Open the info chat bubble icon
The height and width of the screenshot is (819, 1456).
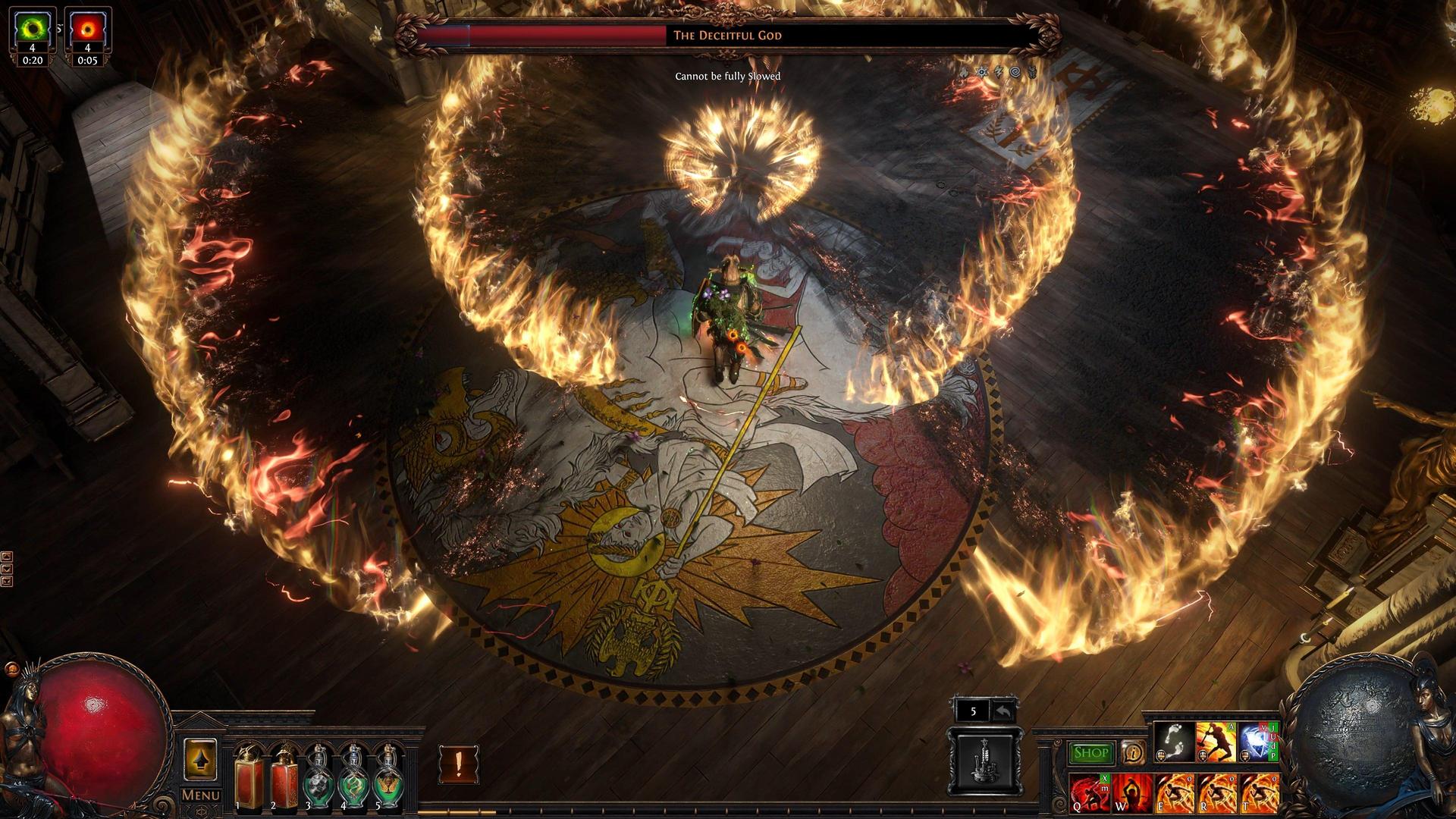(x=1133, y=752)
